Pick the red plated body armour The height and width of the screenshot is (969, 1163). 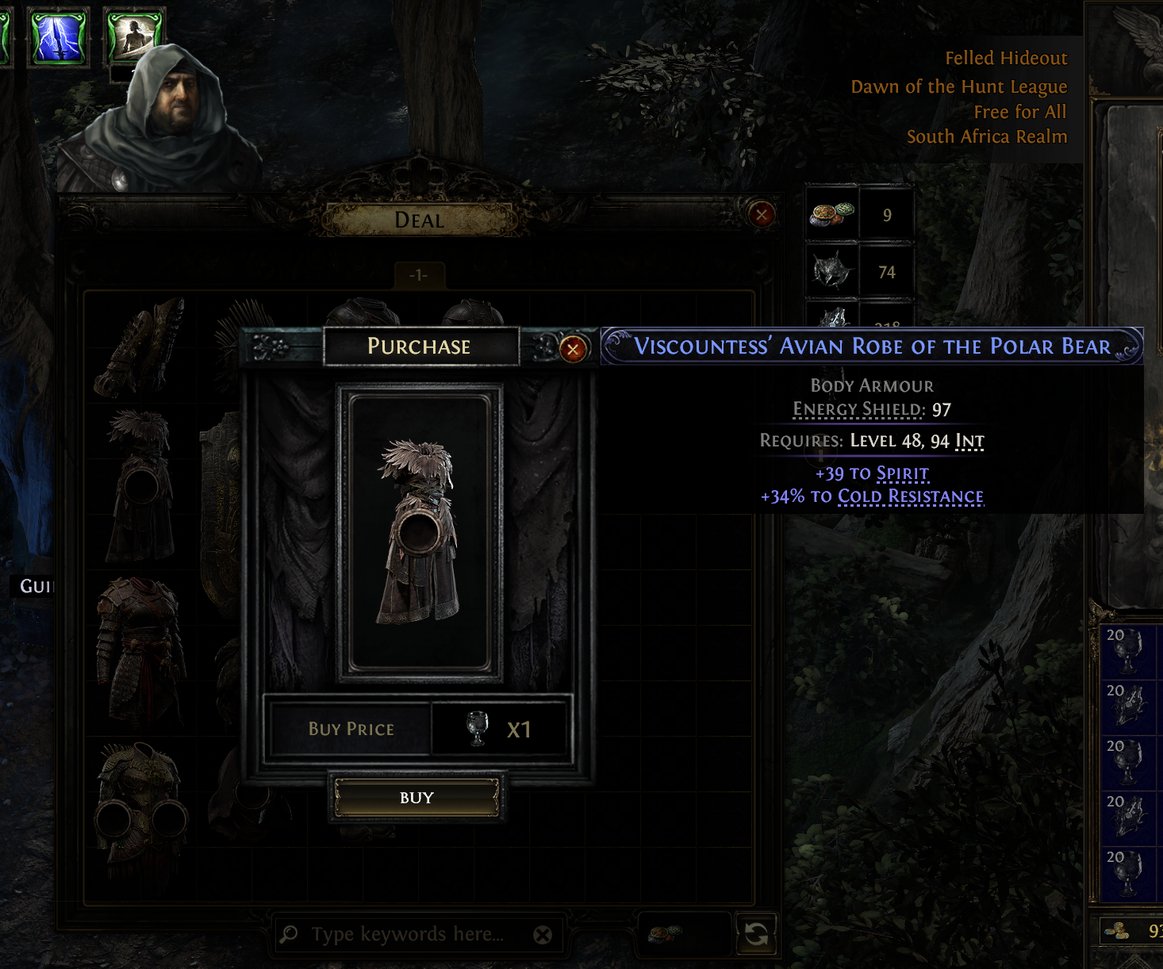140,650
